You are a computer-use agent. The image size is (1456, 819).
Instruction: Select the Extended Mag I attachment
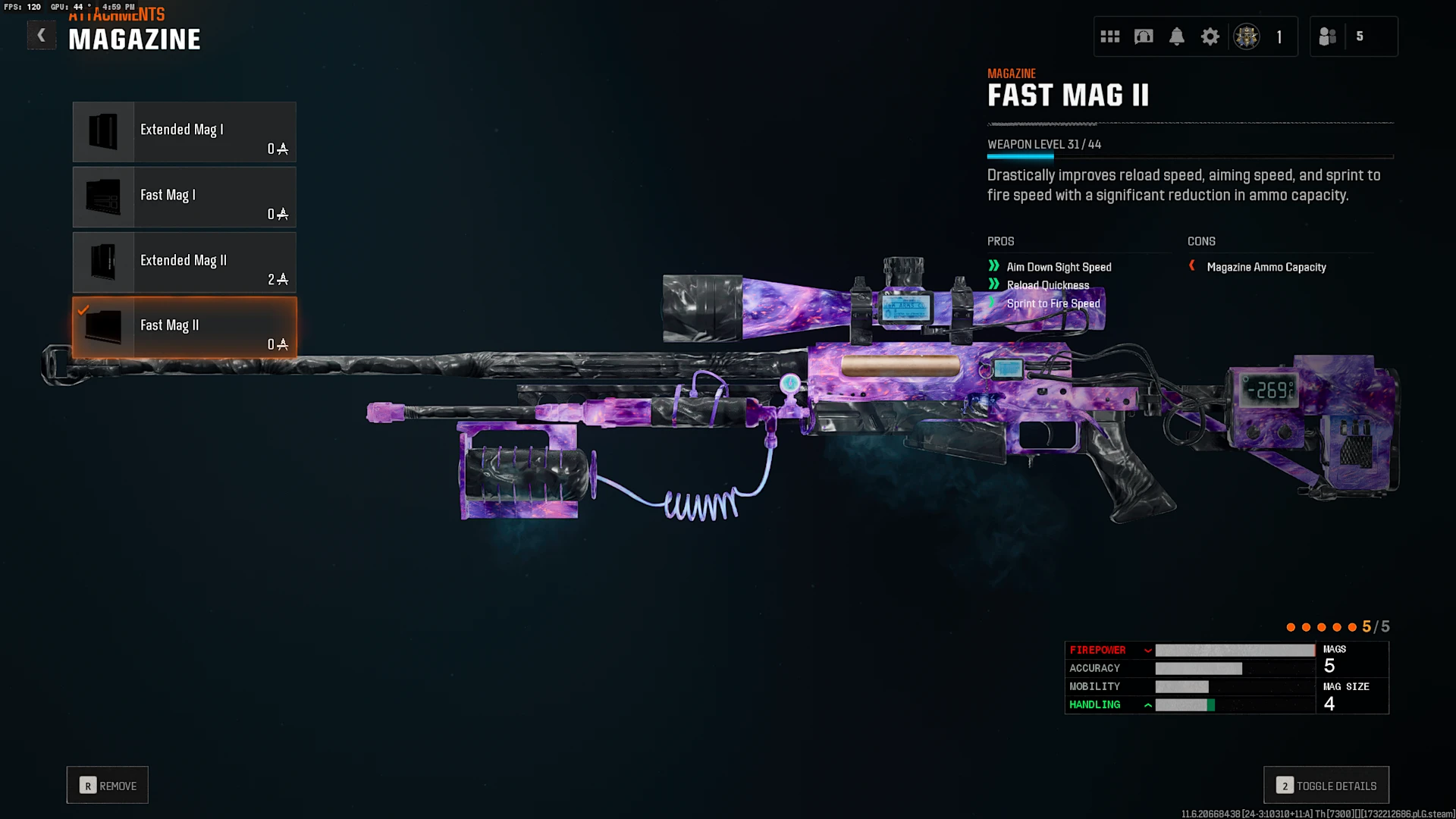(x=184, y=132)
